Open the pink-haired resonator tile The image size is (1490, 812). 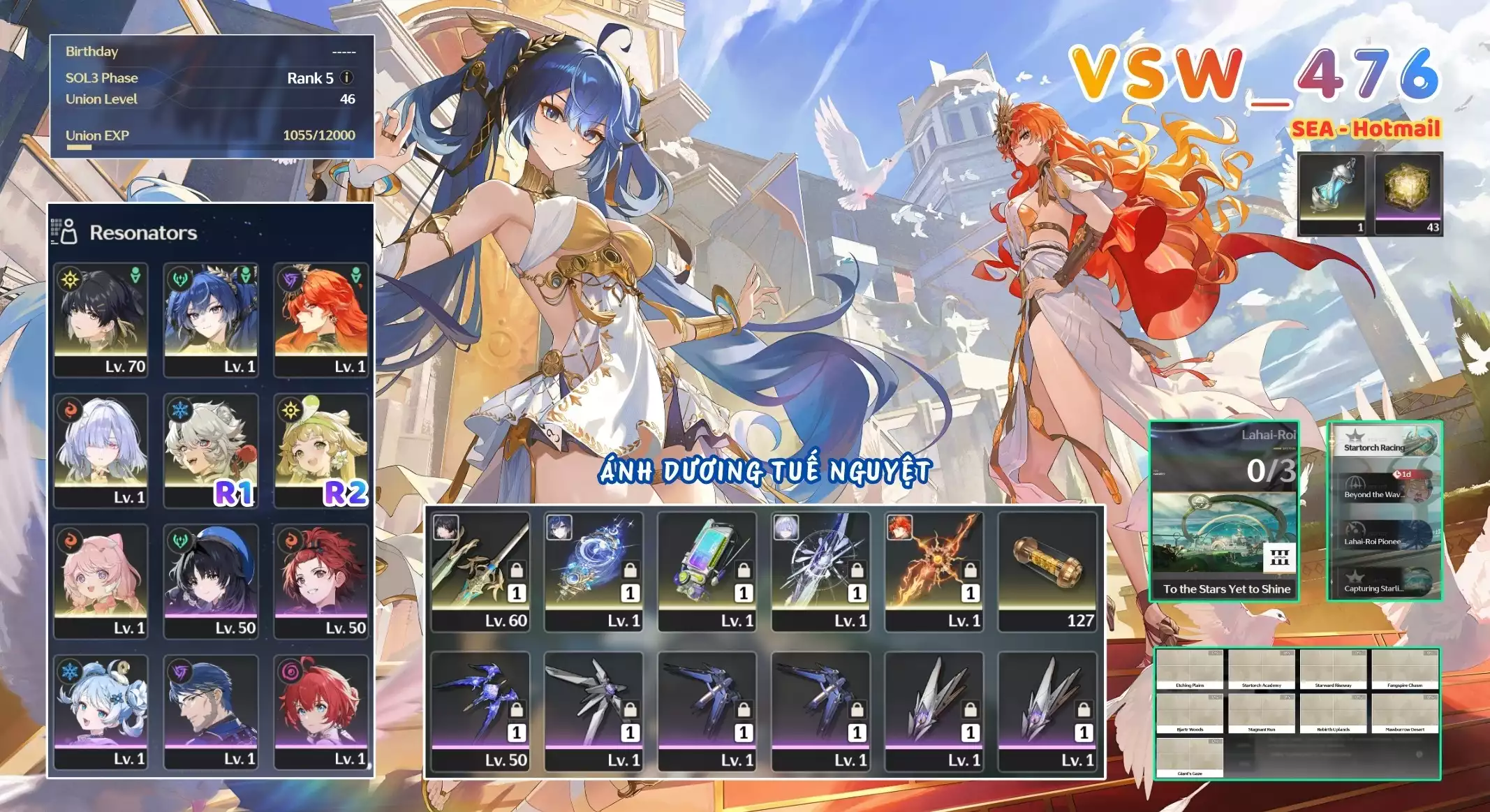[101, 581]
